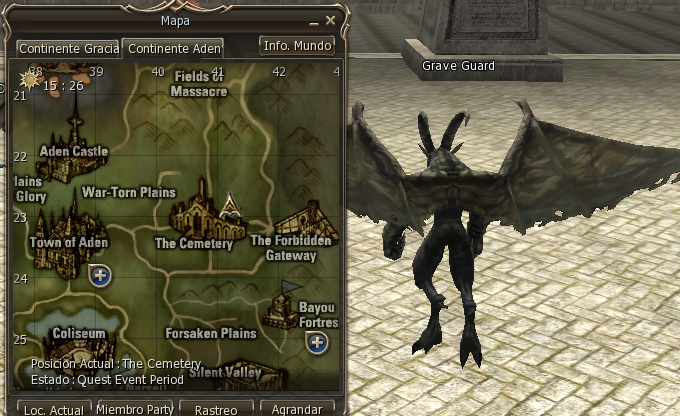Viewport: 680px width, 416px height.
Task: Click the blue plus marker near Town of Aden
Action: (x=100, y=274)
